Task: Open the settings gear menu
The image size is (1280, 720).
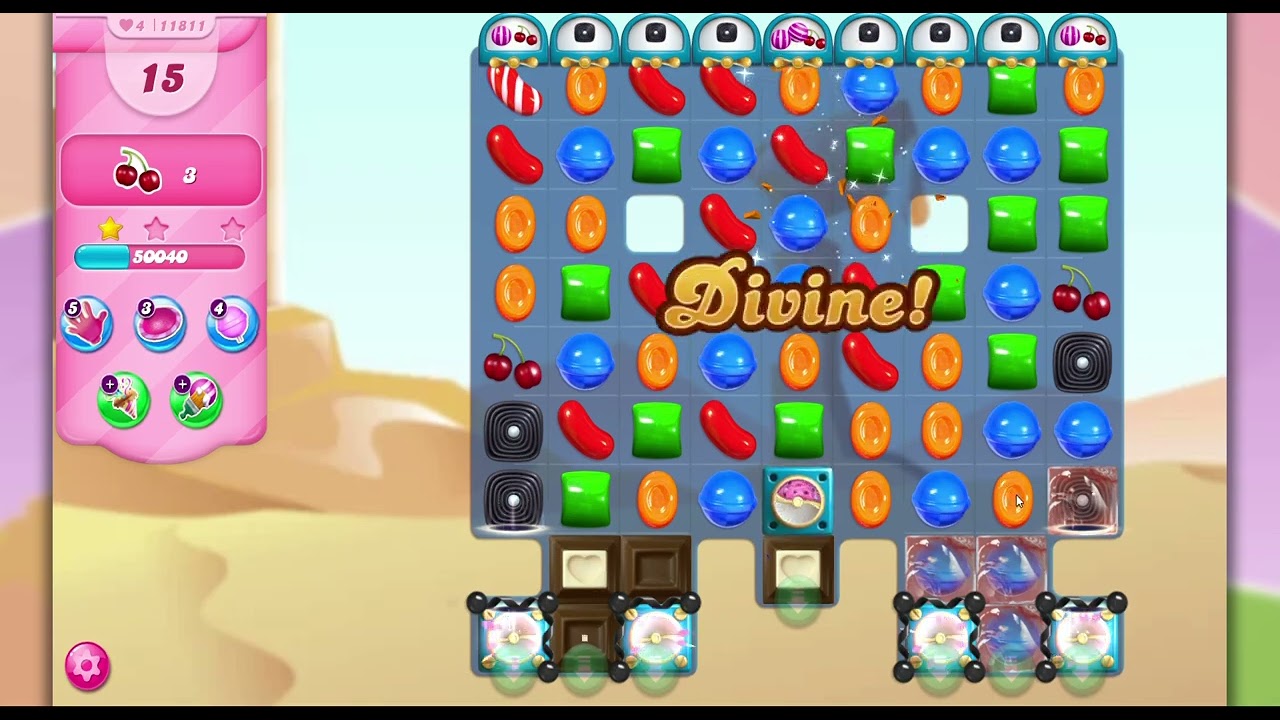Action: coord(86,666)
